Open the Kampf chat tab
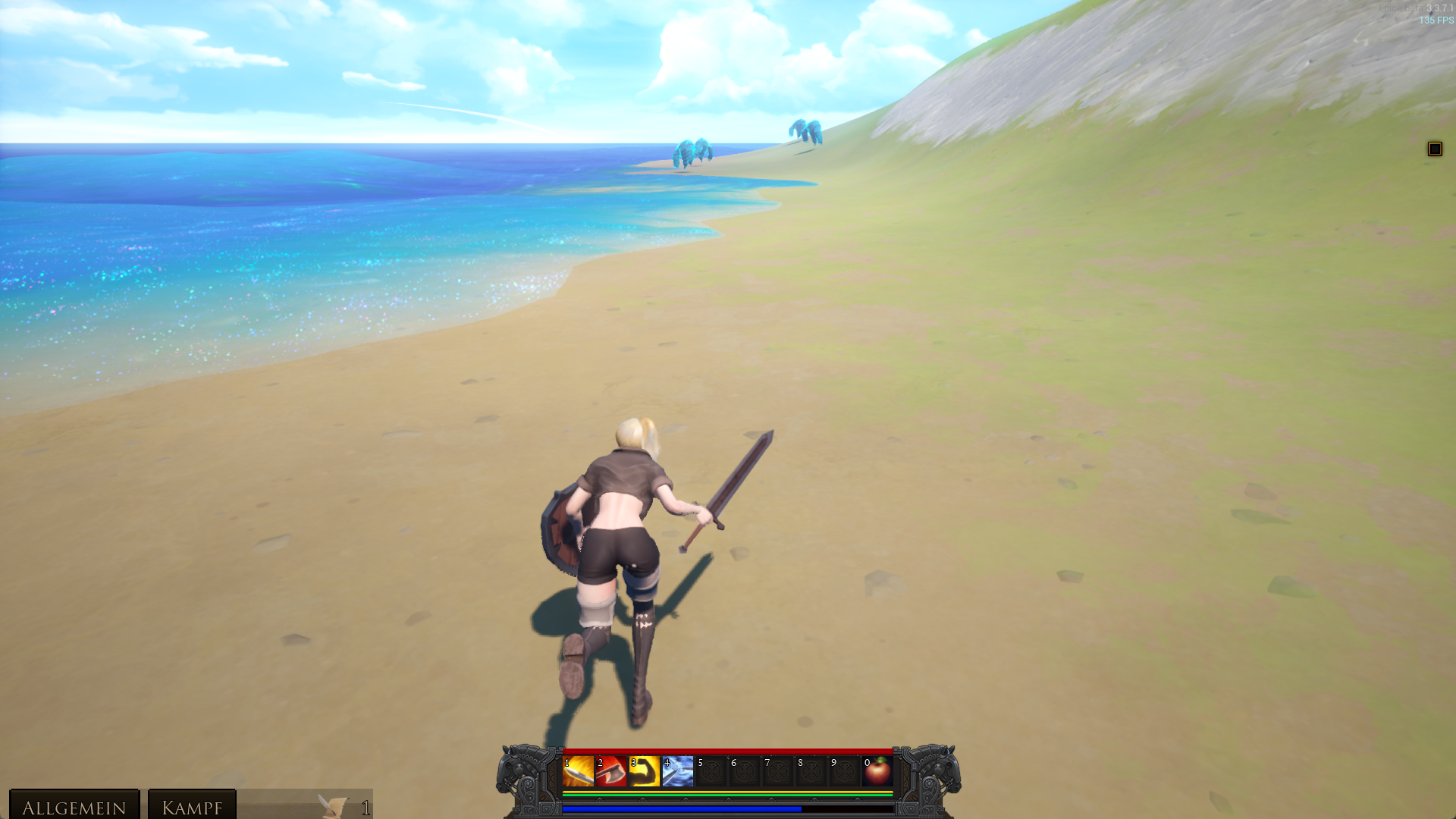Screen dimensions: 1456x819 point(192,807)
